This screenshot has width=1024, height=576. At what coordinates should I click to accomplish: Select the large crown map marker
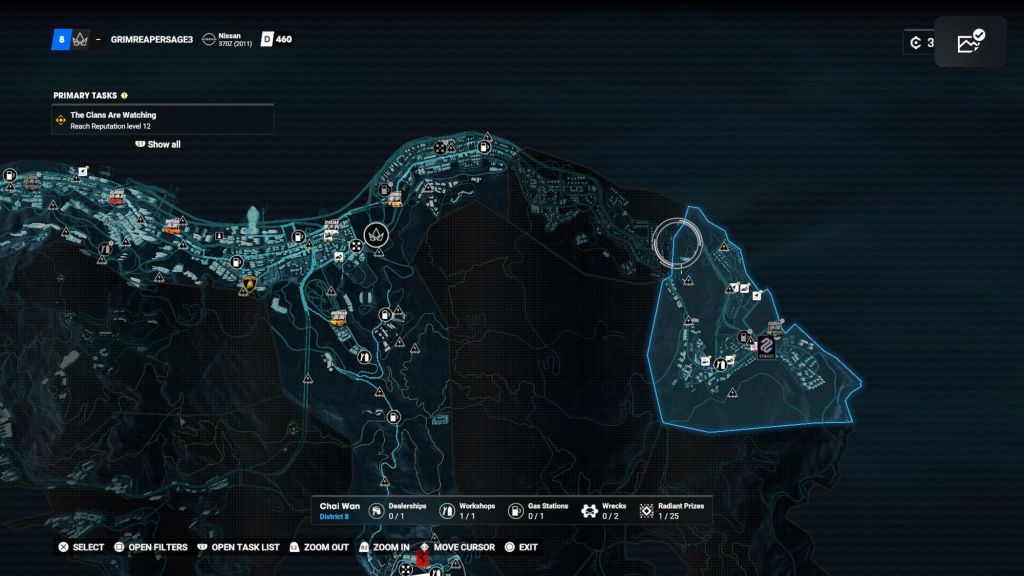tap(377, 235)
